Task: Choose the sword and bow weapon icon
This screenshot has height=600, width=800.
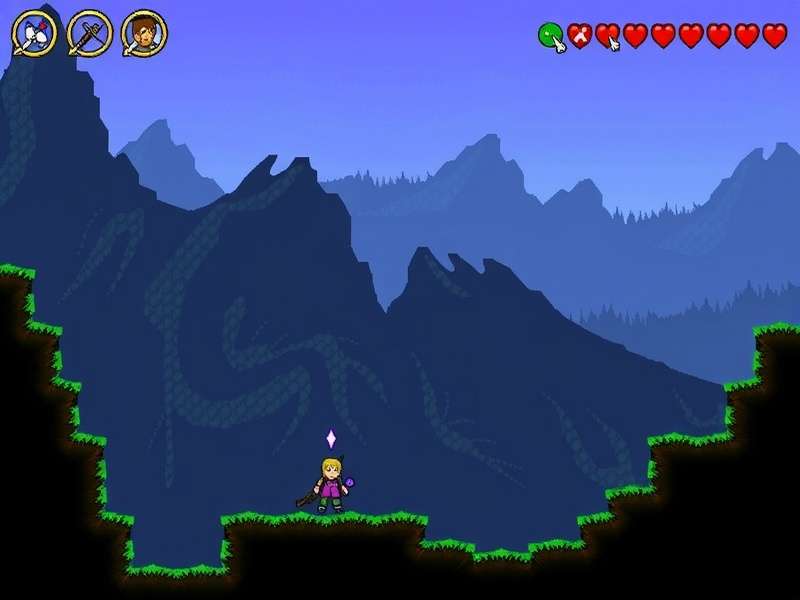Action: click(x=89, y=35)
